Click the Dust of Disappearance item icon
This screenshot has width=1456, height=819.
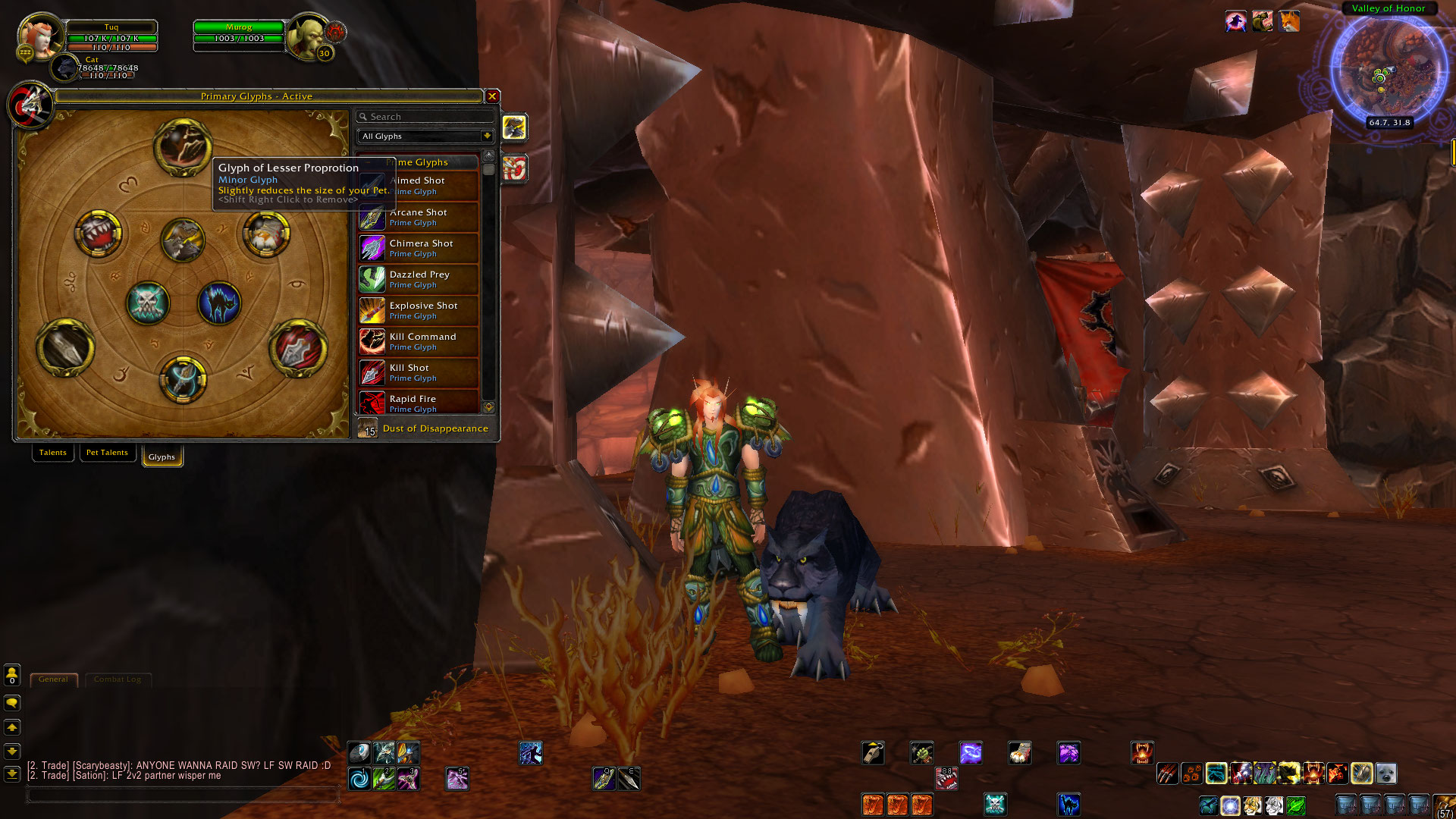[x=368, y=428]
